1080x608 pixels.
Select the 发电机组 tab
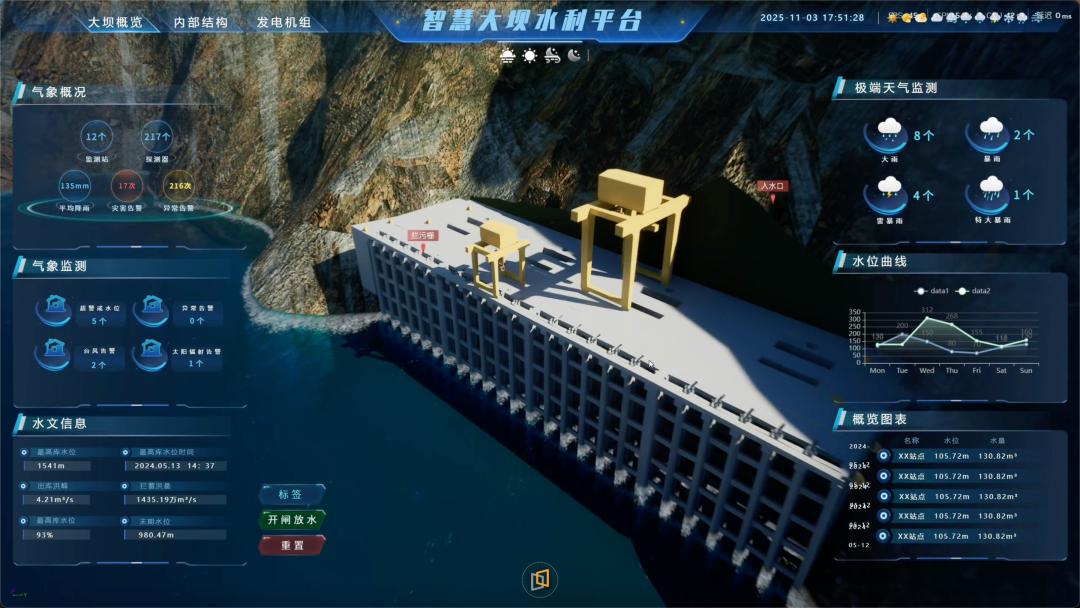(284, 22)
